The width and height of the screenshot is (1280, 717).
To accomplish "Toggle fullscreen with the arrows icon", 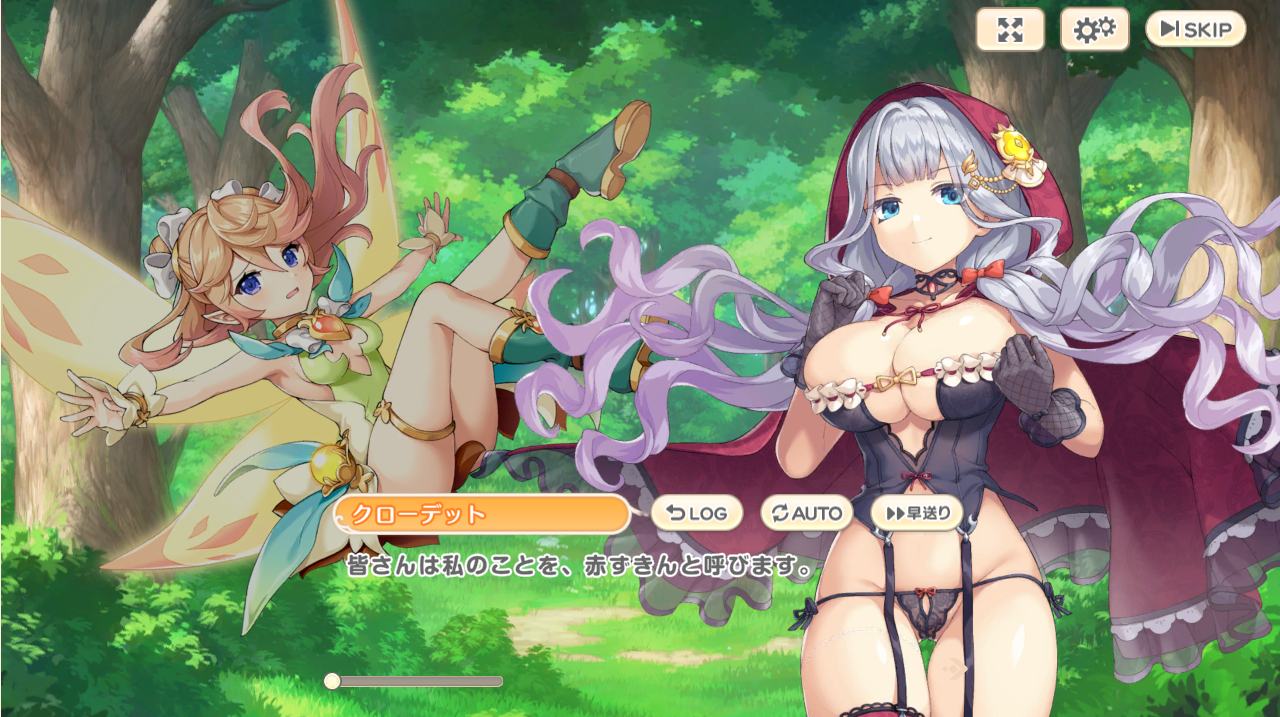I will (x=1010, y=29).
